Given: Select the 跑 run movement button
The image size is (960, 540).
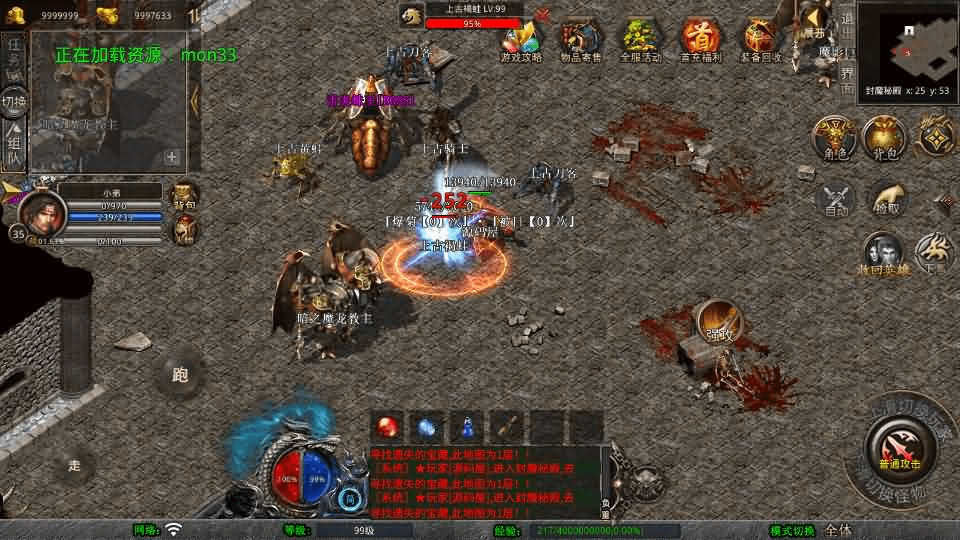Looking at the screenshot, I should pyautogui.click(x=180, y=376).
